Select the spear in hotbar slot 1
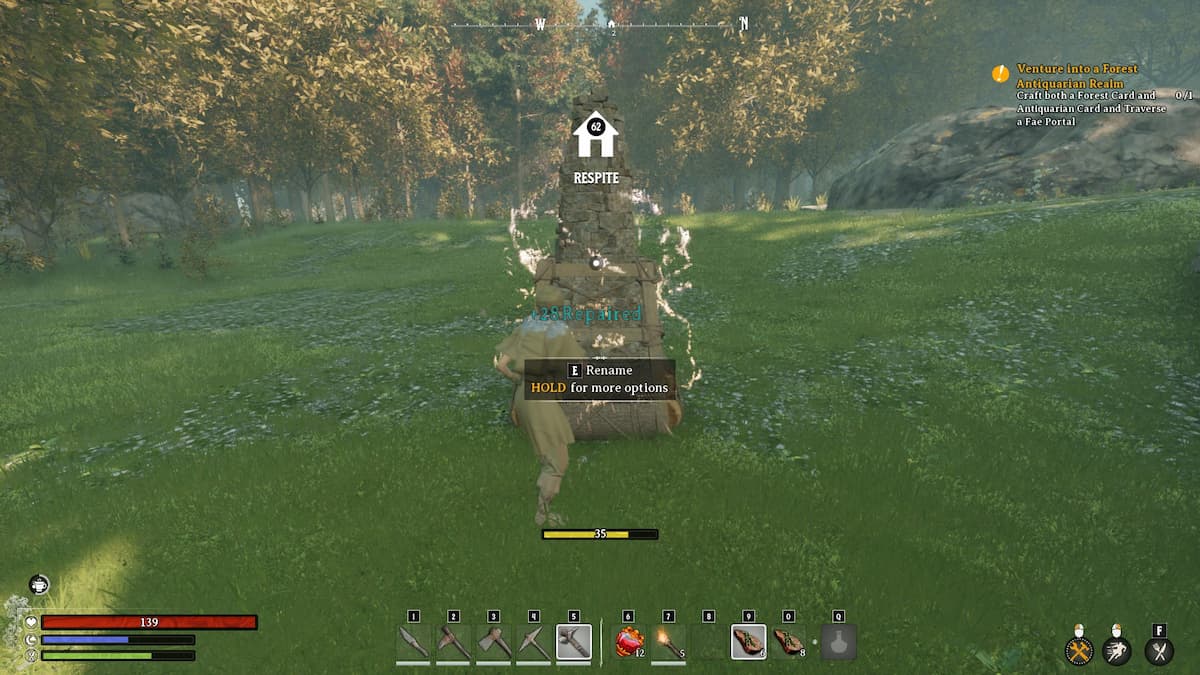Image resolution: width=1200 pixels, height=675 pixels. [x=413, y=642]
